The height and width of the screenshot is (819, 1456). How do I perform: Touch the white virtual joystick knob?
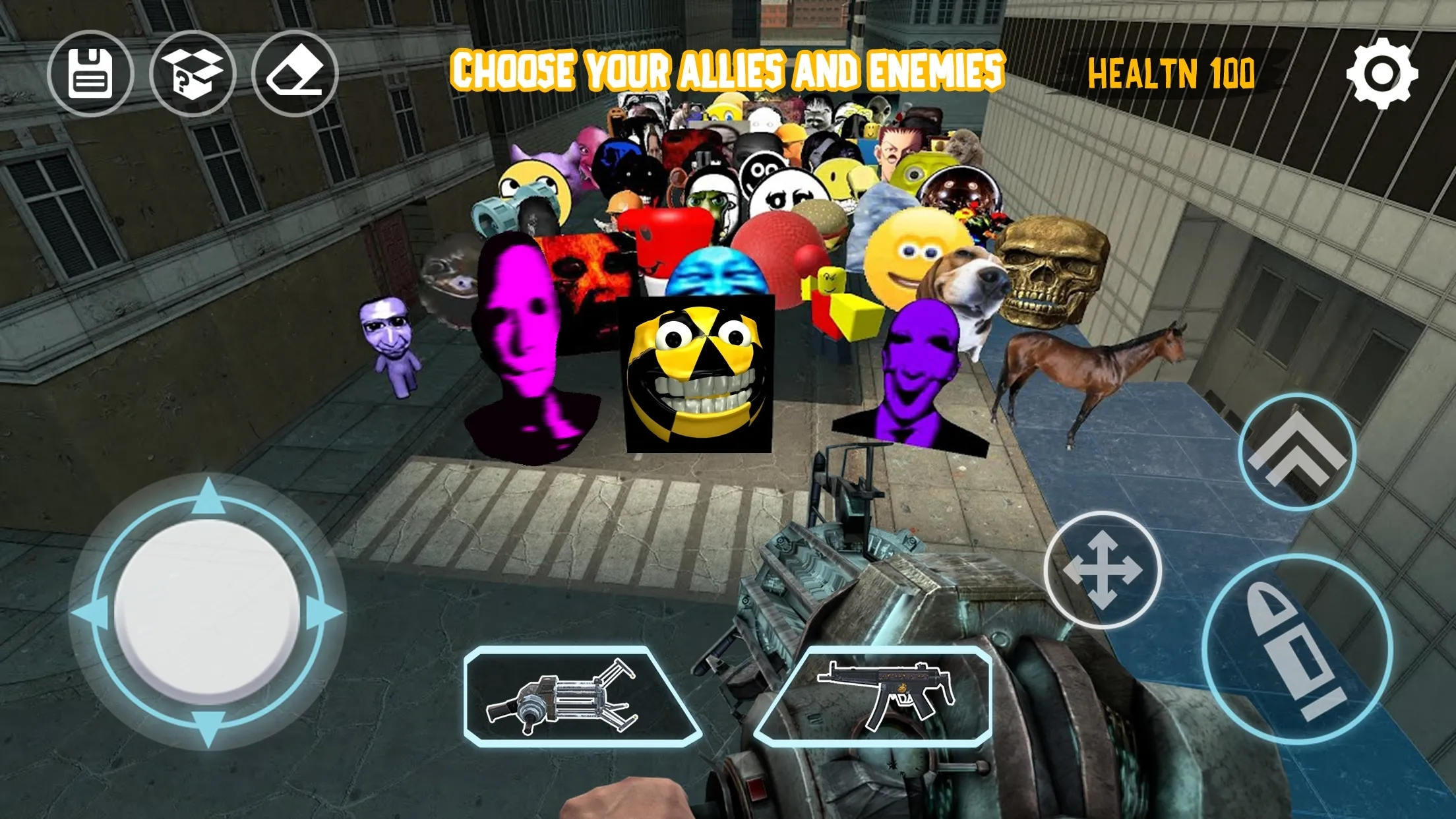207,611
